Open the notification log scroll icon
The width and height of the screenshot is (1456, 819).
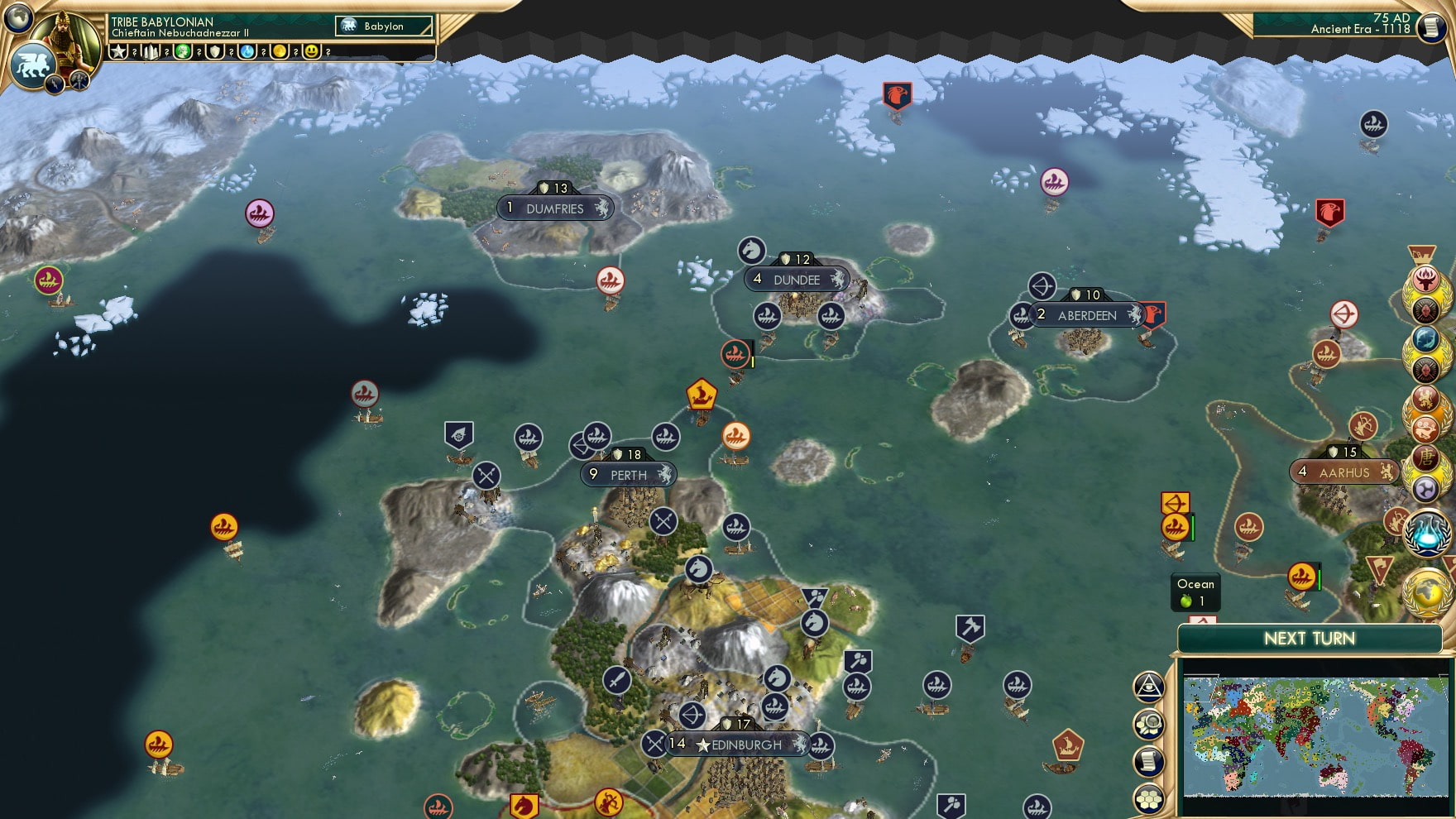click(1149, 759)
